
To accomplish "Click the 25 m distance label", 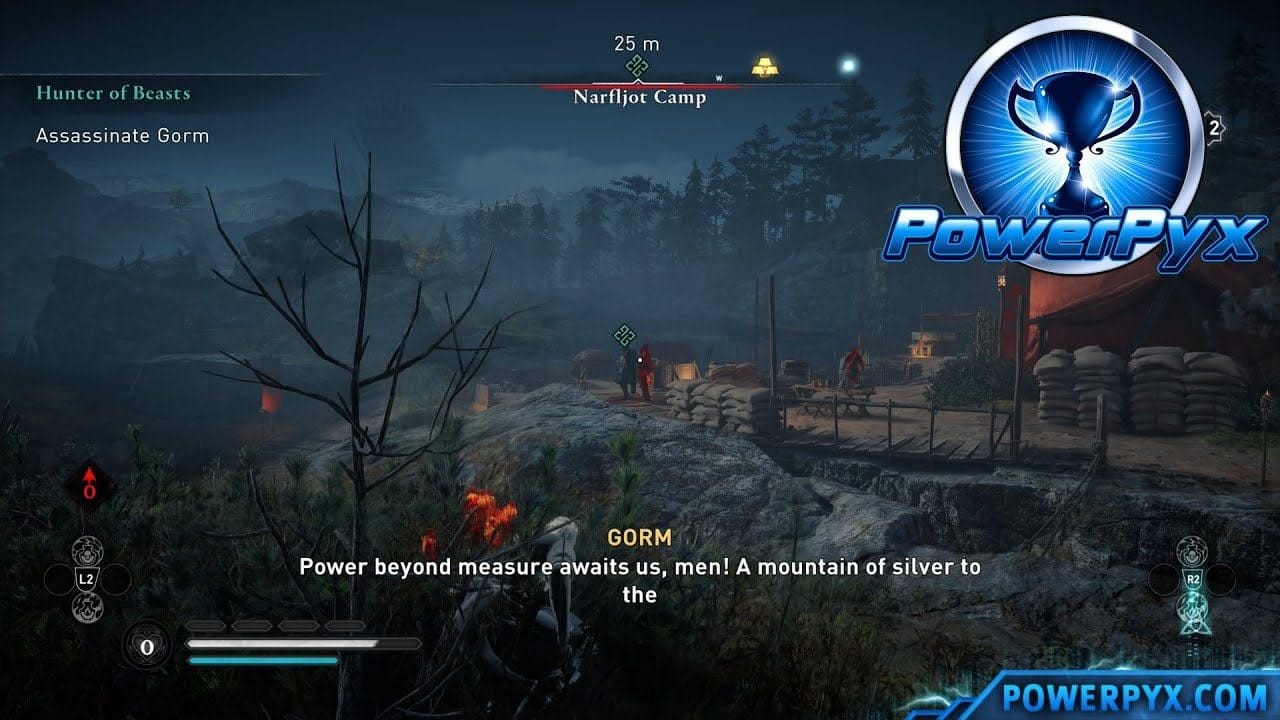I will click(636, 44).
